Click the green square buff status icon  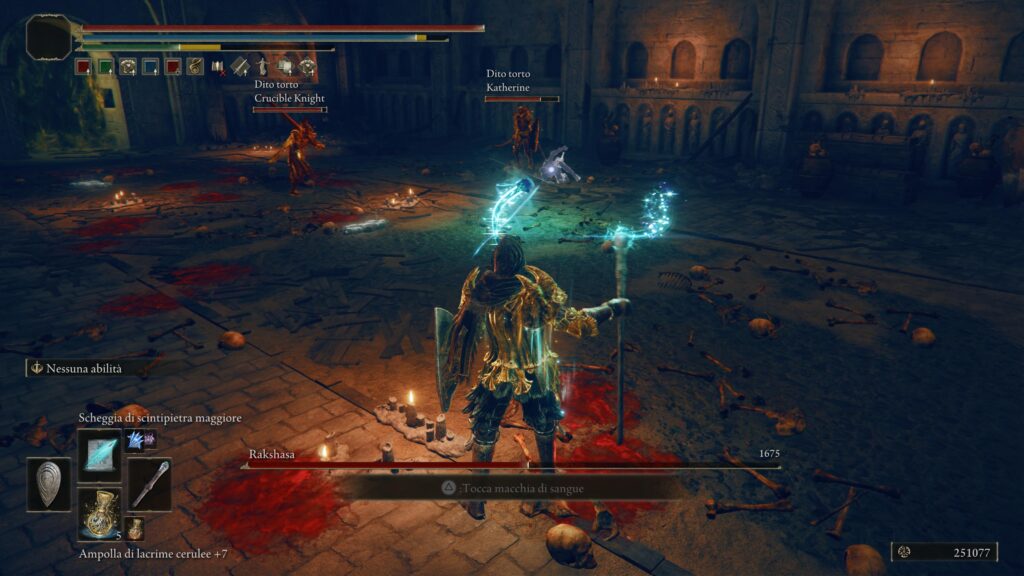pos(105,67)
